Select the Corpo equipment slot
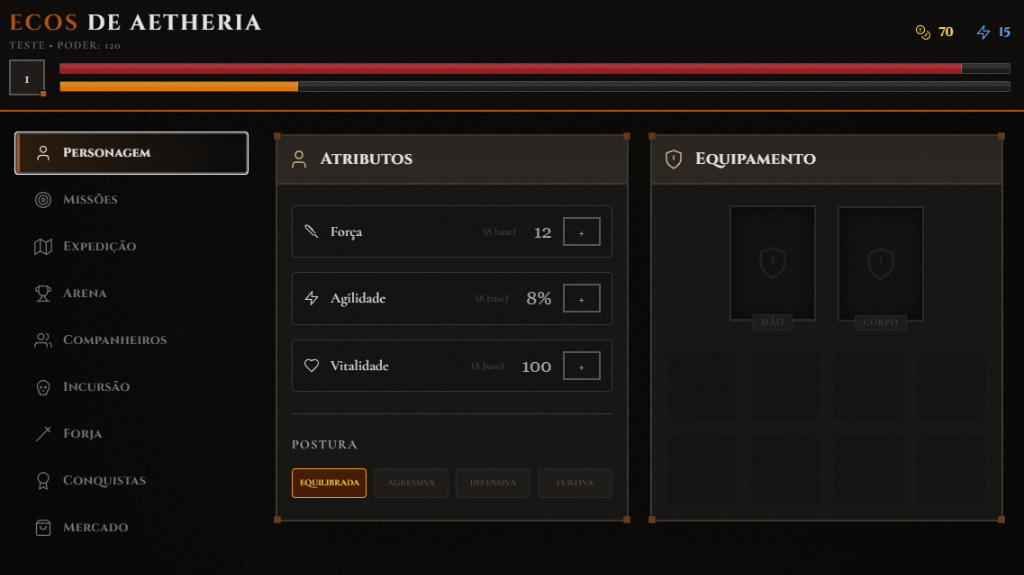 880,263
